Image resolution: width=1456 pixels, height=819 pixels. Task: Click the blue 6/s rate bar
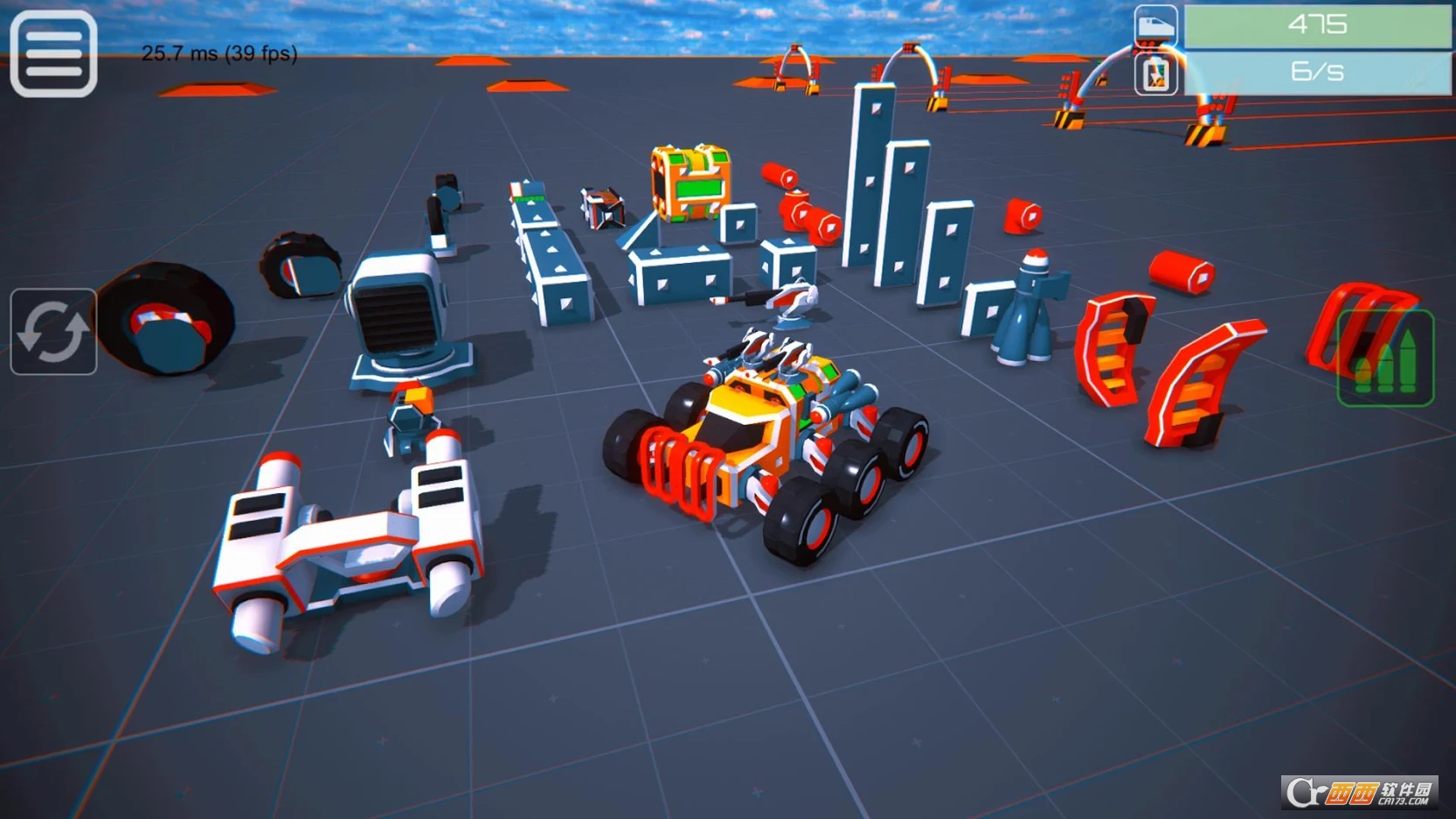(1320, 72)
